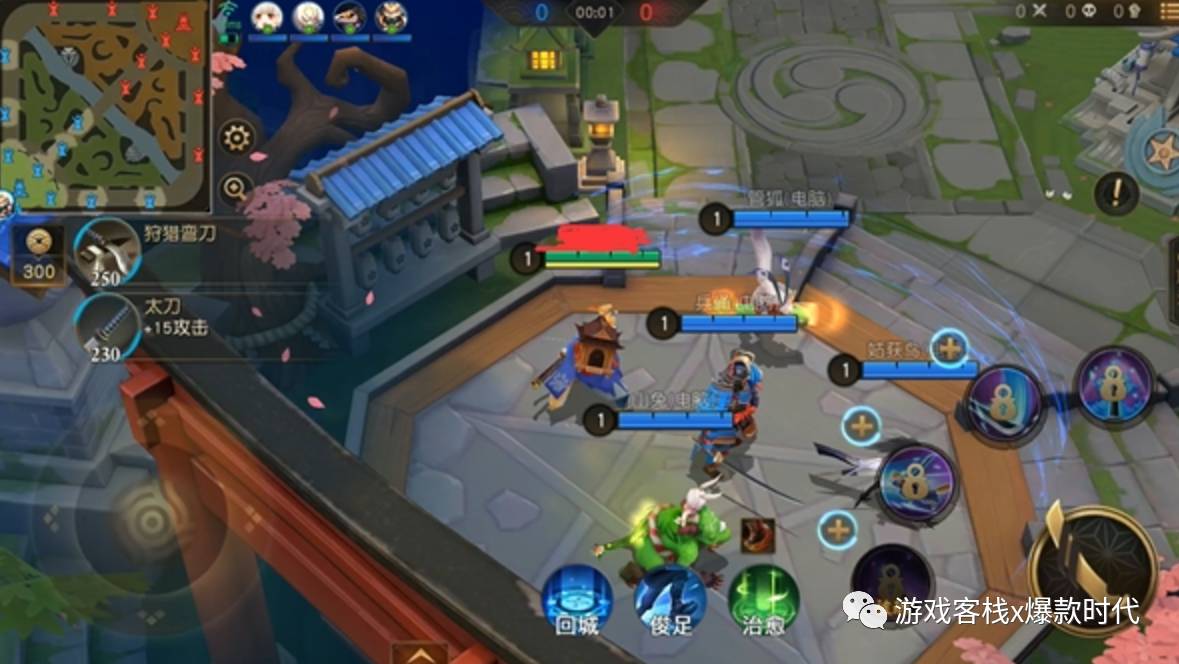This screenshot has width=1179, height=664.
Task: Click the exclamation mark alert button
Action: pos(1116,193)
